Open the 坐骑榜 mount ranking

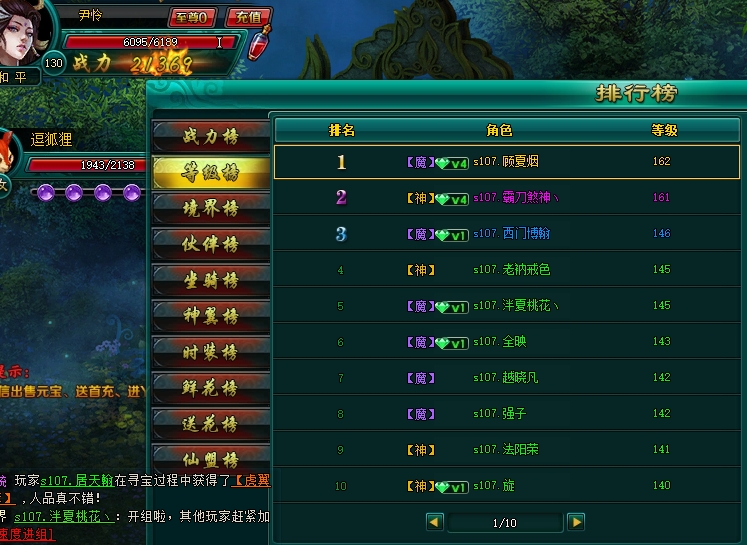[210, 280]
